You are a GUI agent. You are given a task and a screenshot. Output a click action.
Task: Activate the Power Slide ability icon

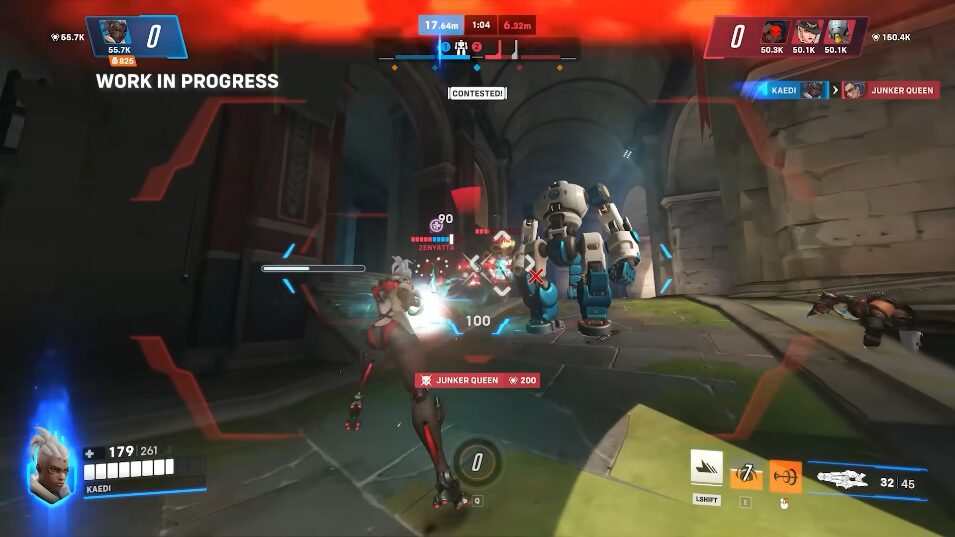[706, 469]
